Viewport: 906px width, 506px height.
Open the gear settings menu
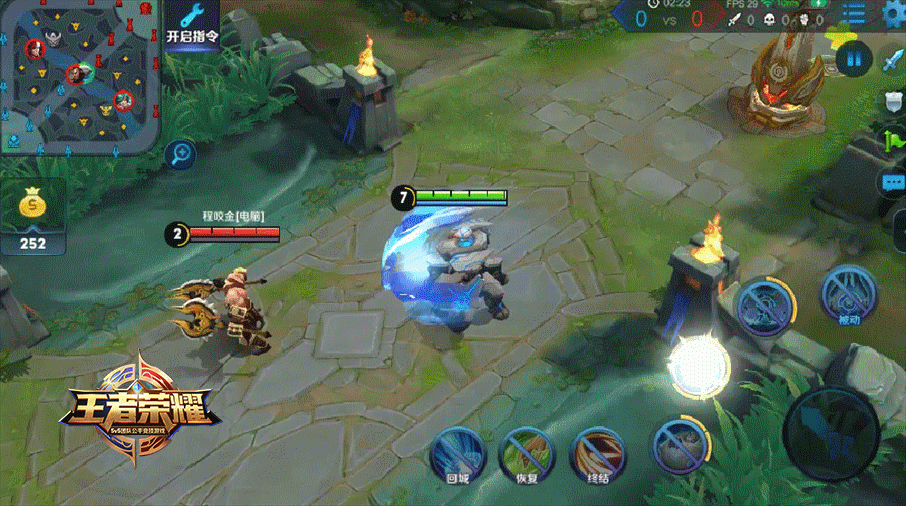tap(893, 14)
